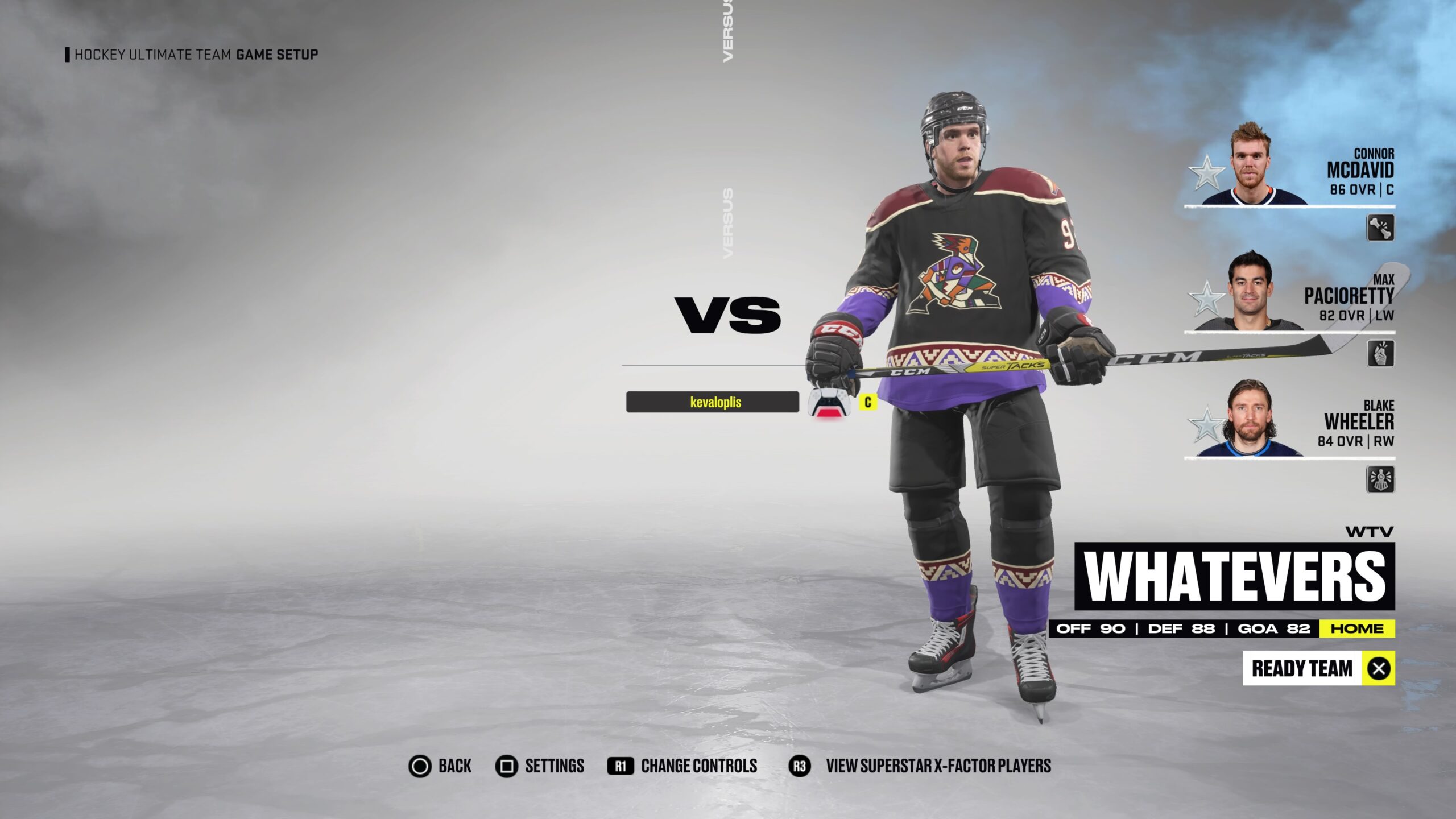
Task: Open the Settings option
Action: pos(540,766)
